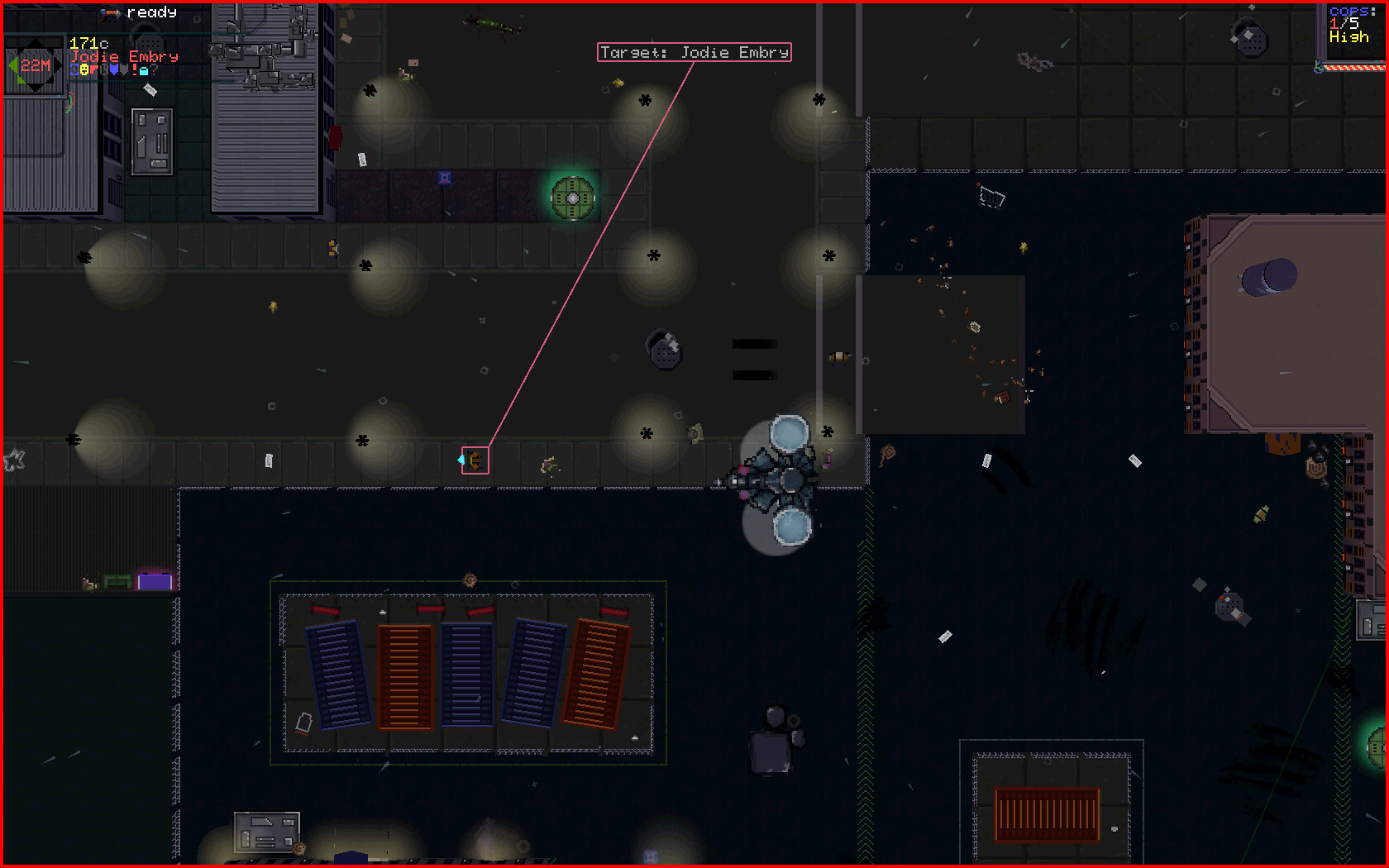Click the blue shield status icon in the HUD
Viewport: 1389px width, 868px height.
tap(74, 71)
